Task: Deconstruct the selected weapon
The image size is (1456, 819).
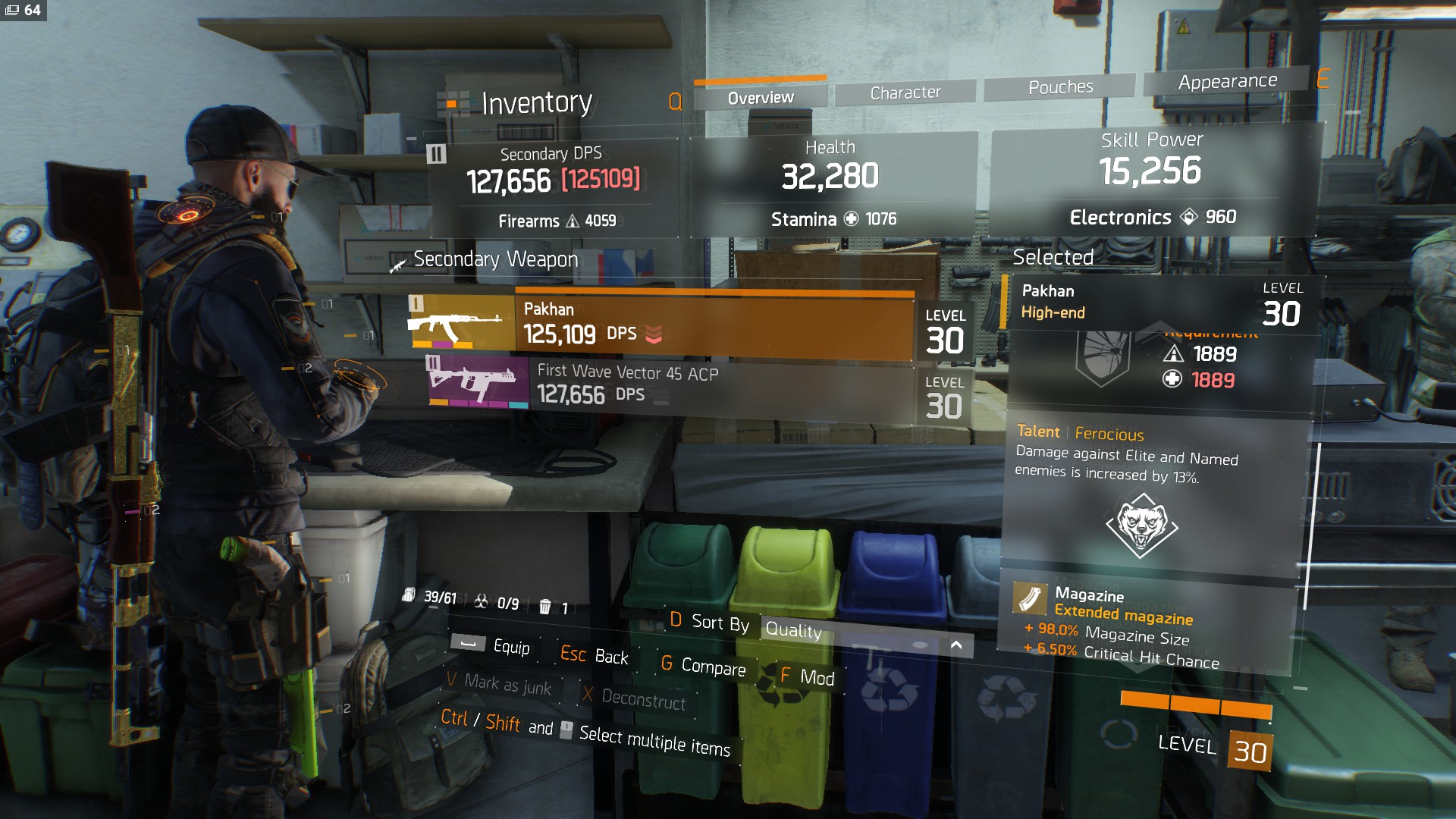Action: (x=635, y=698)
